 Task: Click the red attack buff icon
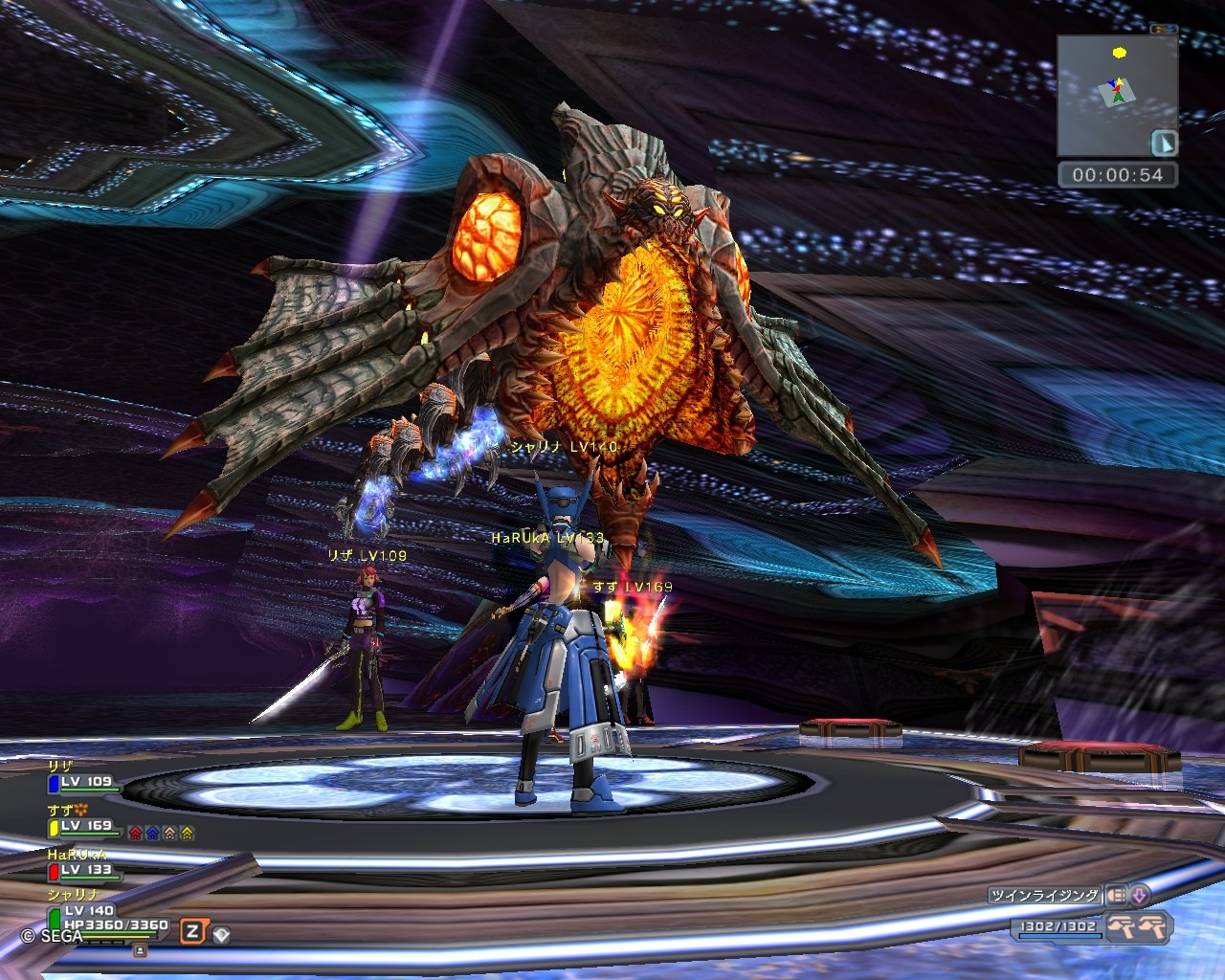pyautogui.click(x=135, y=833)
